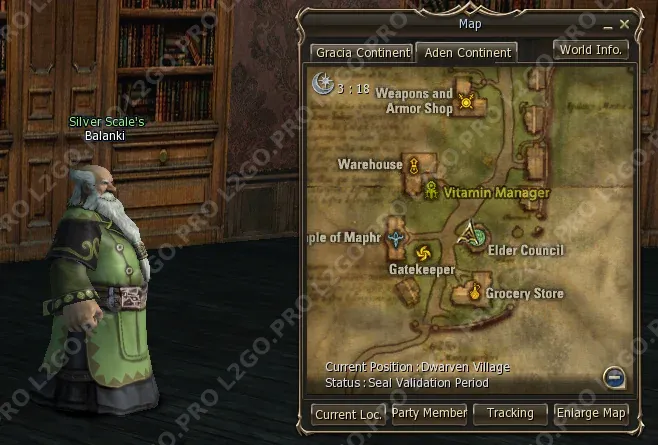Click the Temple of Maphr marker
Screen dimensions: 658x445
coord(398,238)
